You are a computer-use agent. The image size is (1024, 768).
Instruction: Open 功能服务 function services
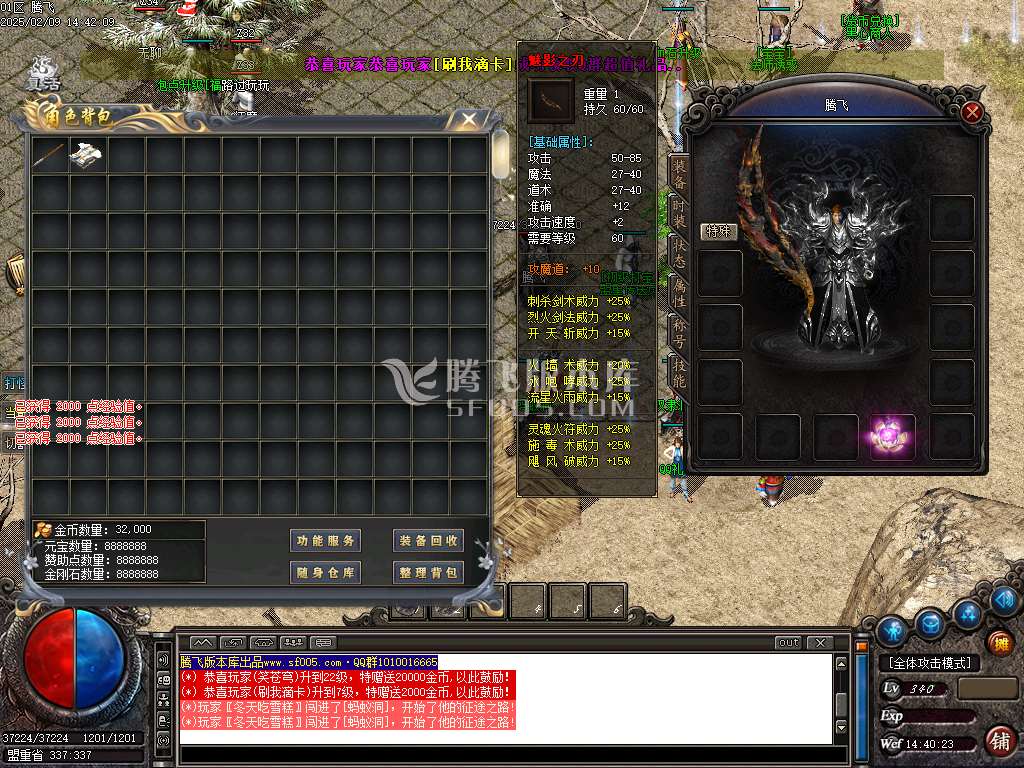click(x=325, y=541)
